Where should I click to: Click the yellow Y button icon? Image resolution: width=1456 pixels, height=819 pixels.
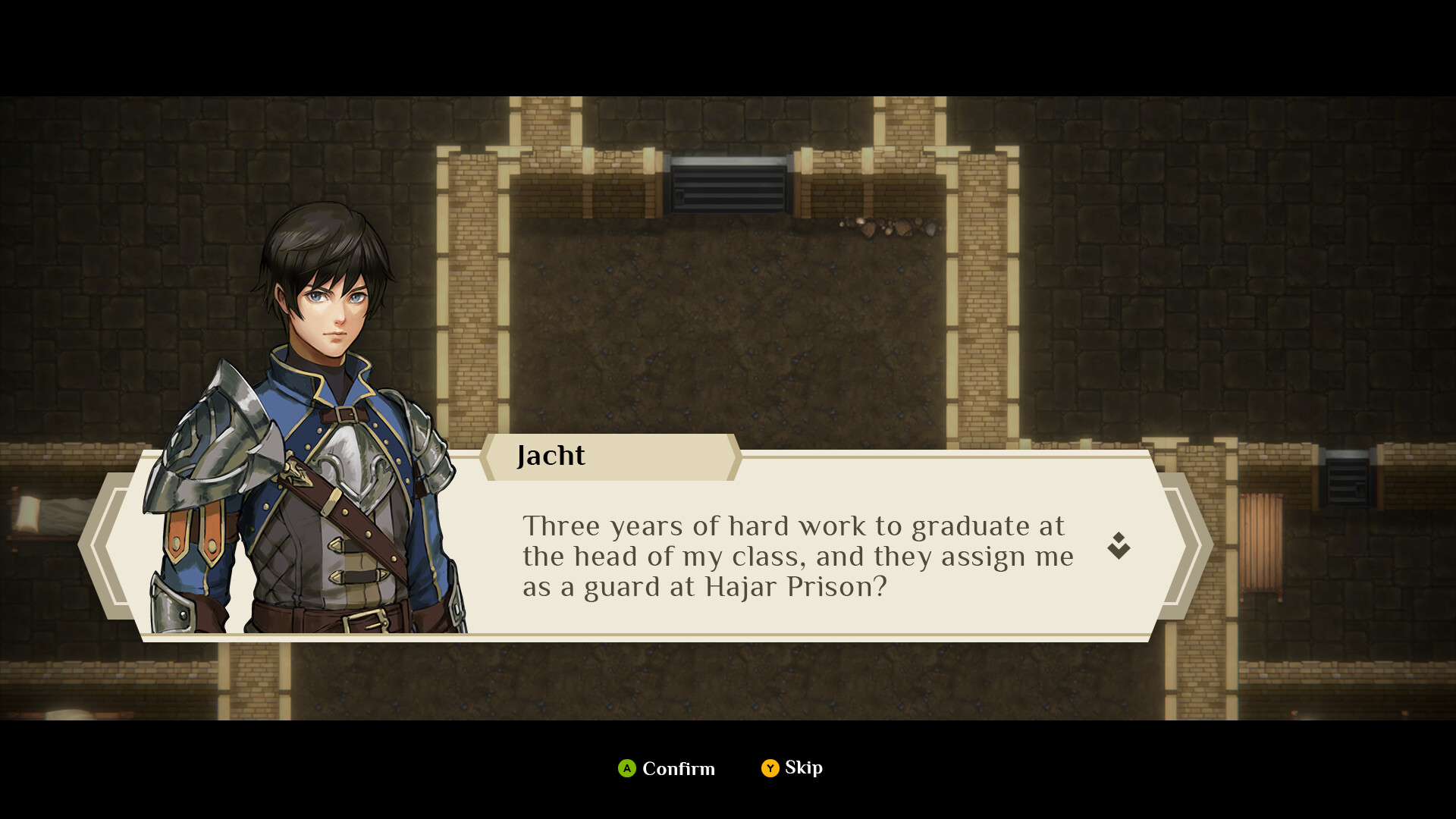pyautogui.click(x=770, y=768)
